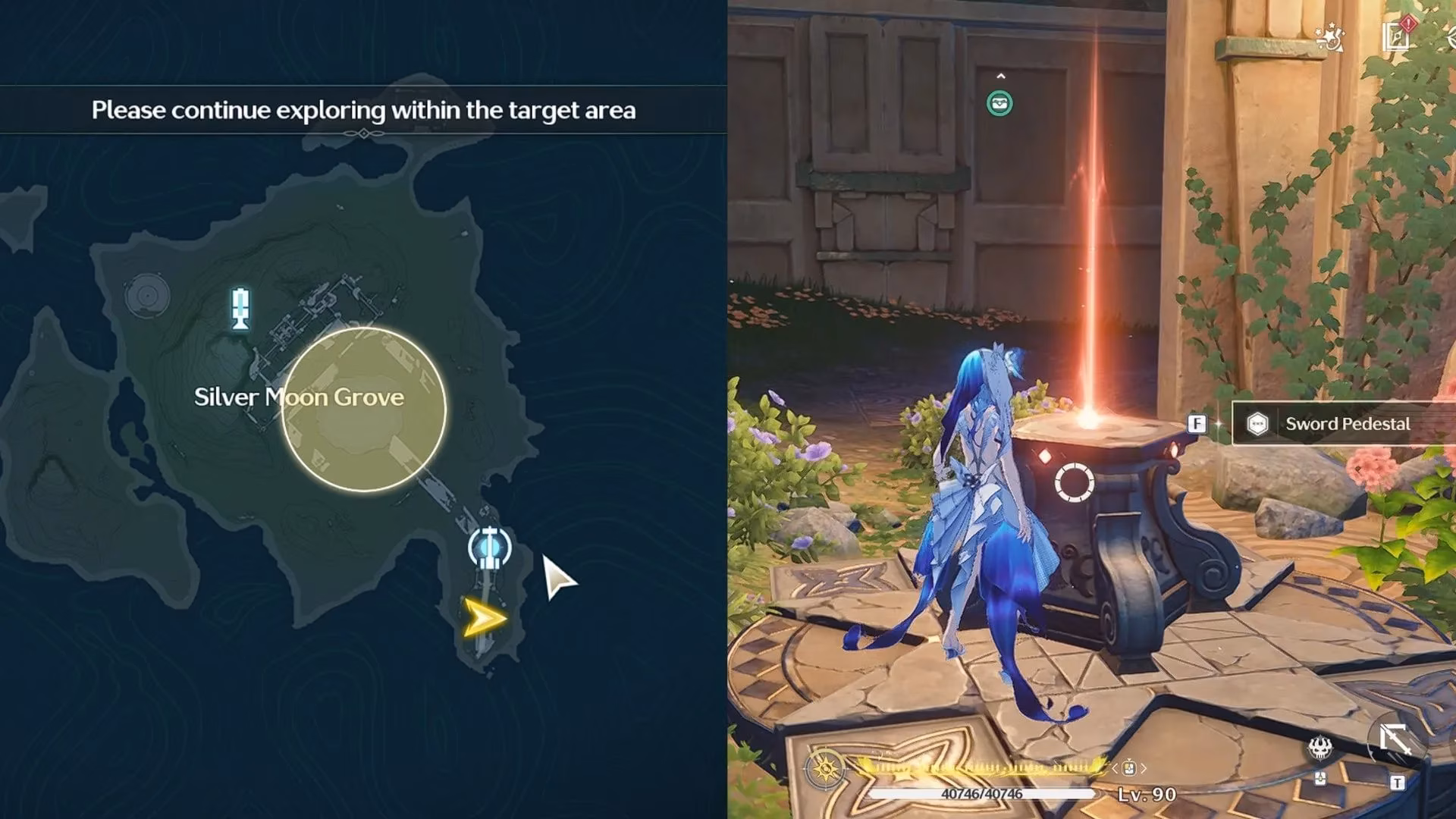Click the T keybind icon near the gadget
The width and height of the screenshot is (1456, 819).
coord(1398,783)
